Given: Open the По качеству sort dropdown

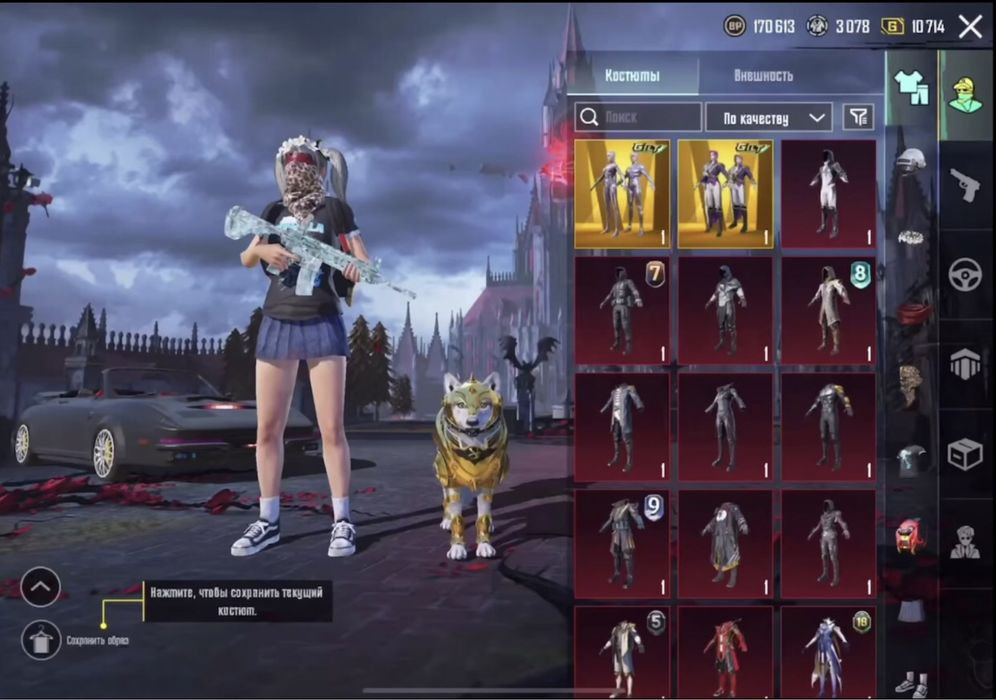Looking at the screenshot, I should [x=769, y=117].
